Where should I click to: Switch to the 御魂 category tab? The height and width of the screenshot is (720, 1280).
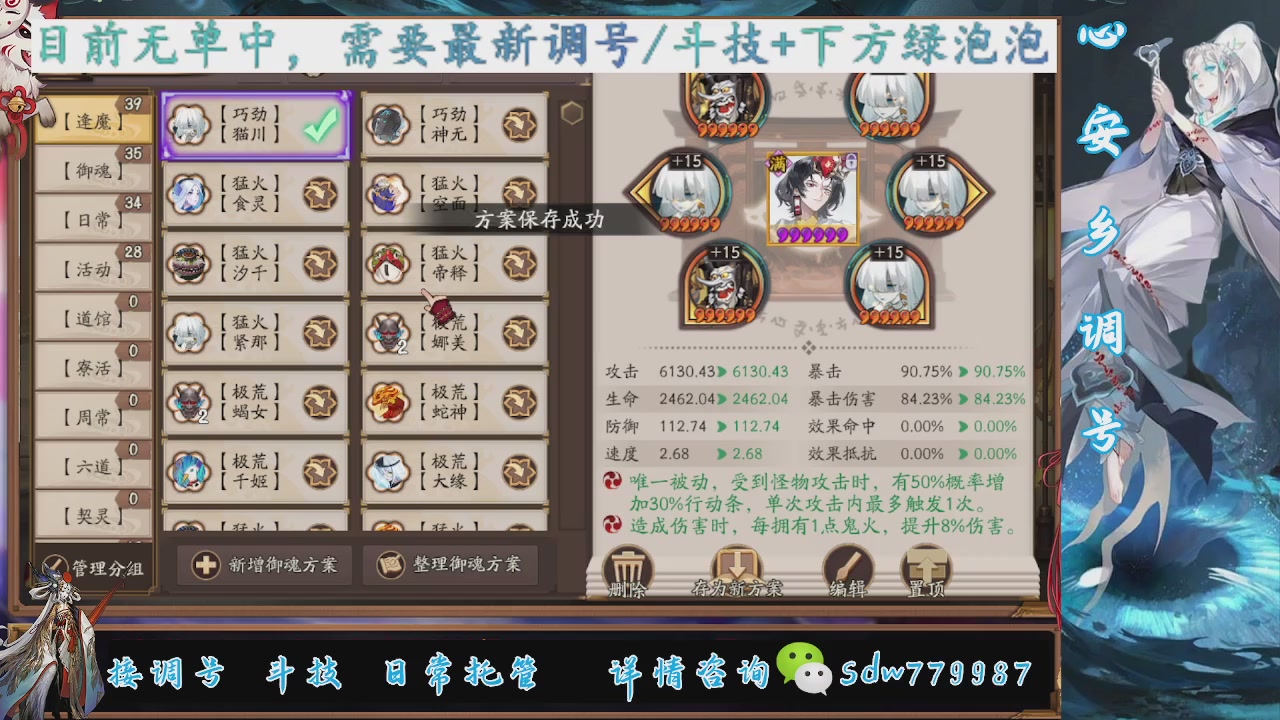91,170
